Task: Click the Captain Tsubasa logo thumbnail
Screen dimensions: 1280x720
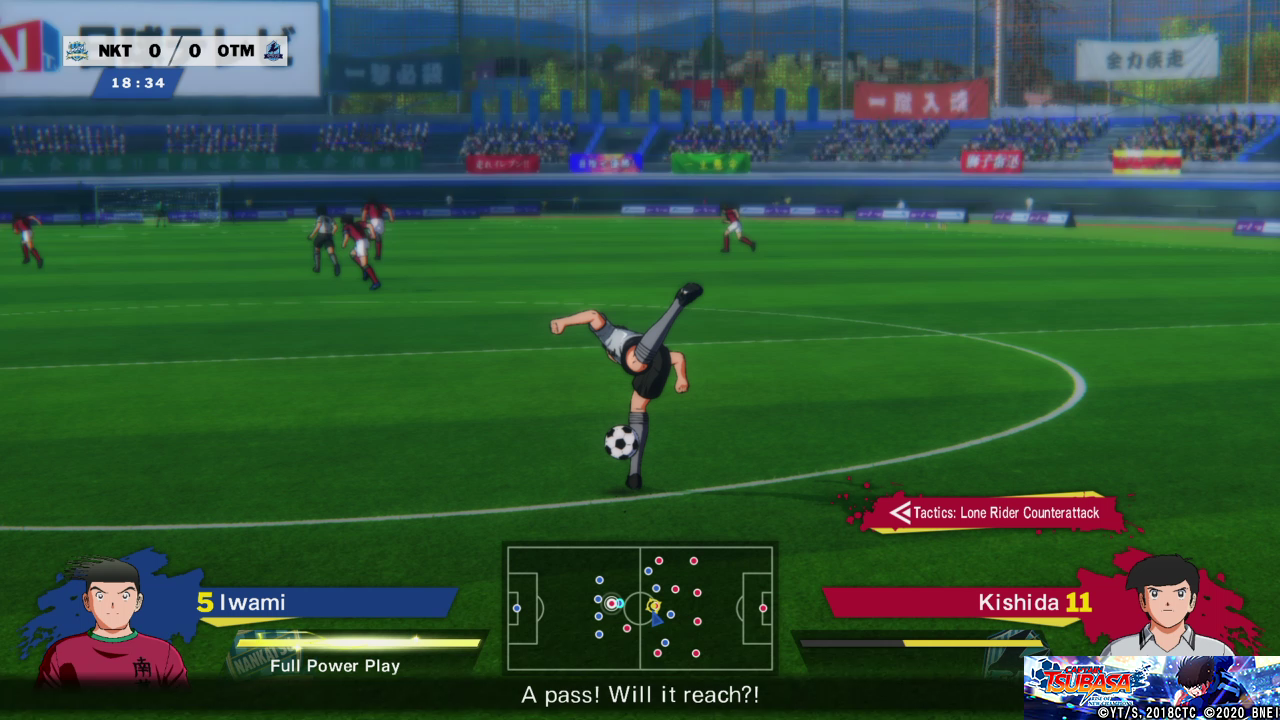Action: (x=1152, y=687)
